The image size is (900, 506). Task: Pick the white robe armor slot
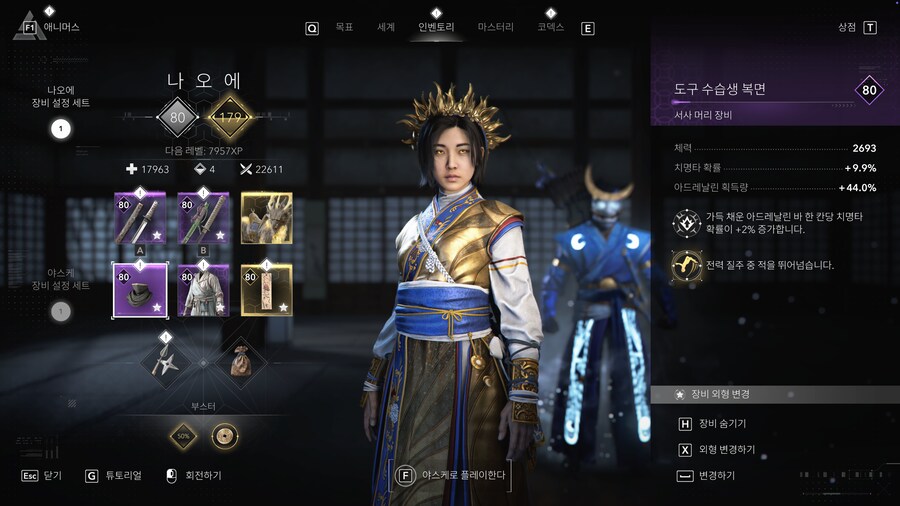203,291
